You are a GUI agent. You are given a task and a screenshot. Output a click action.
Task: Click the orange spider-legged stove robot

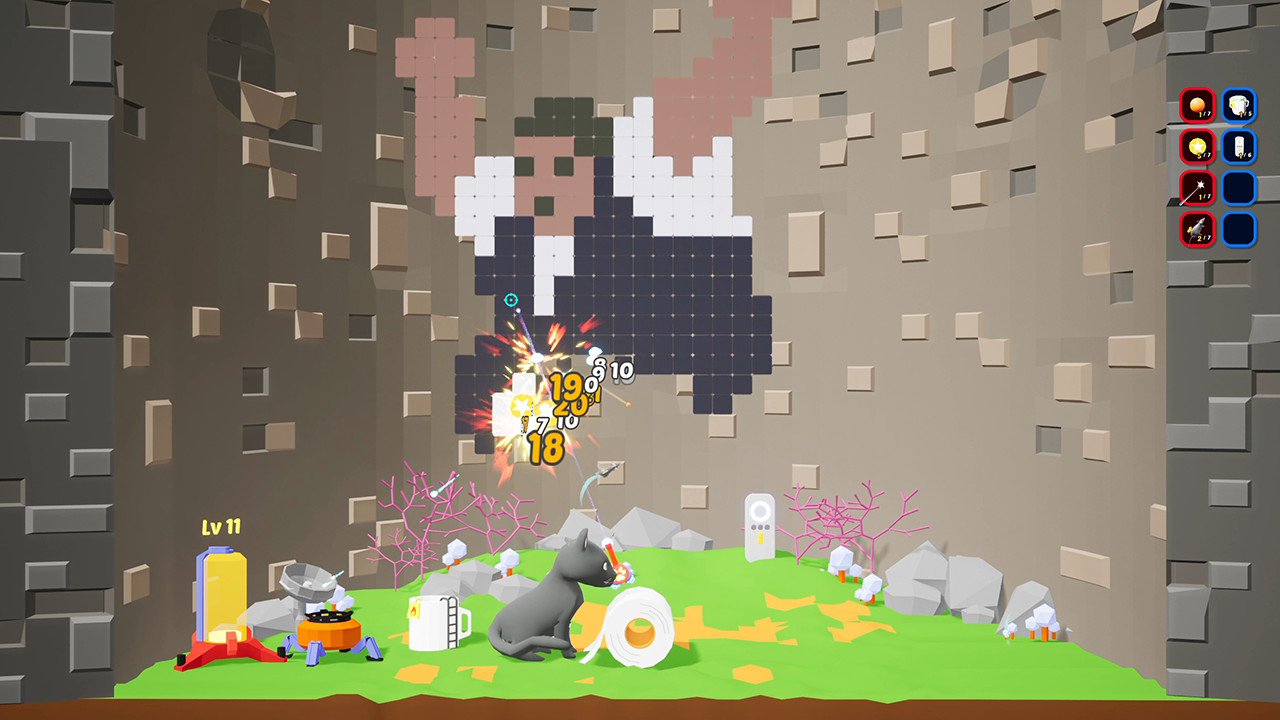330,630
